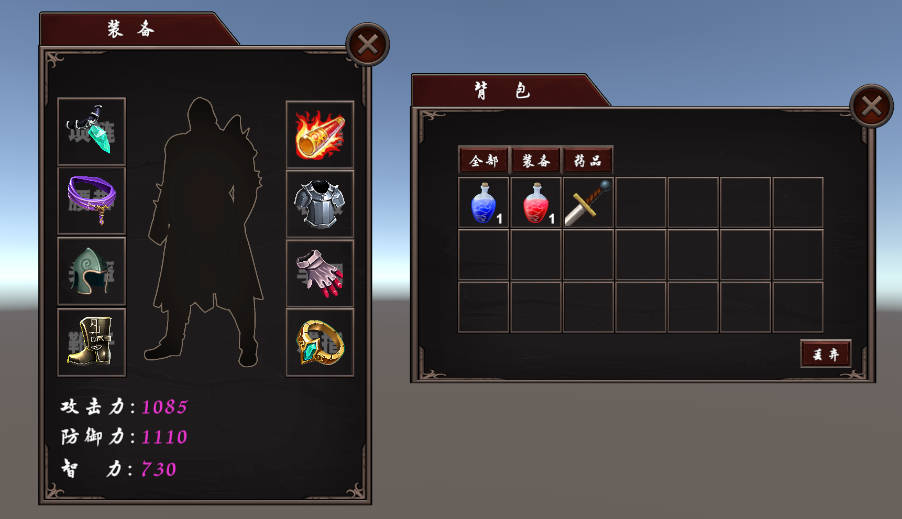
Task: Close the backpack panel
Action: click(x=871, y=105)
